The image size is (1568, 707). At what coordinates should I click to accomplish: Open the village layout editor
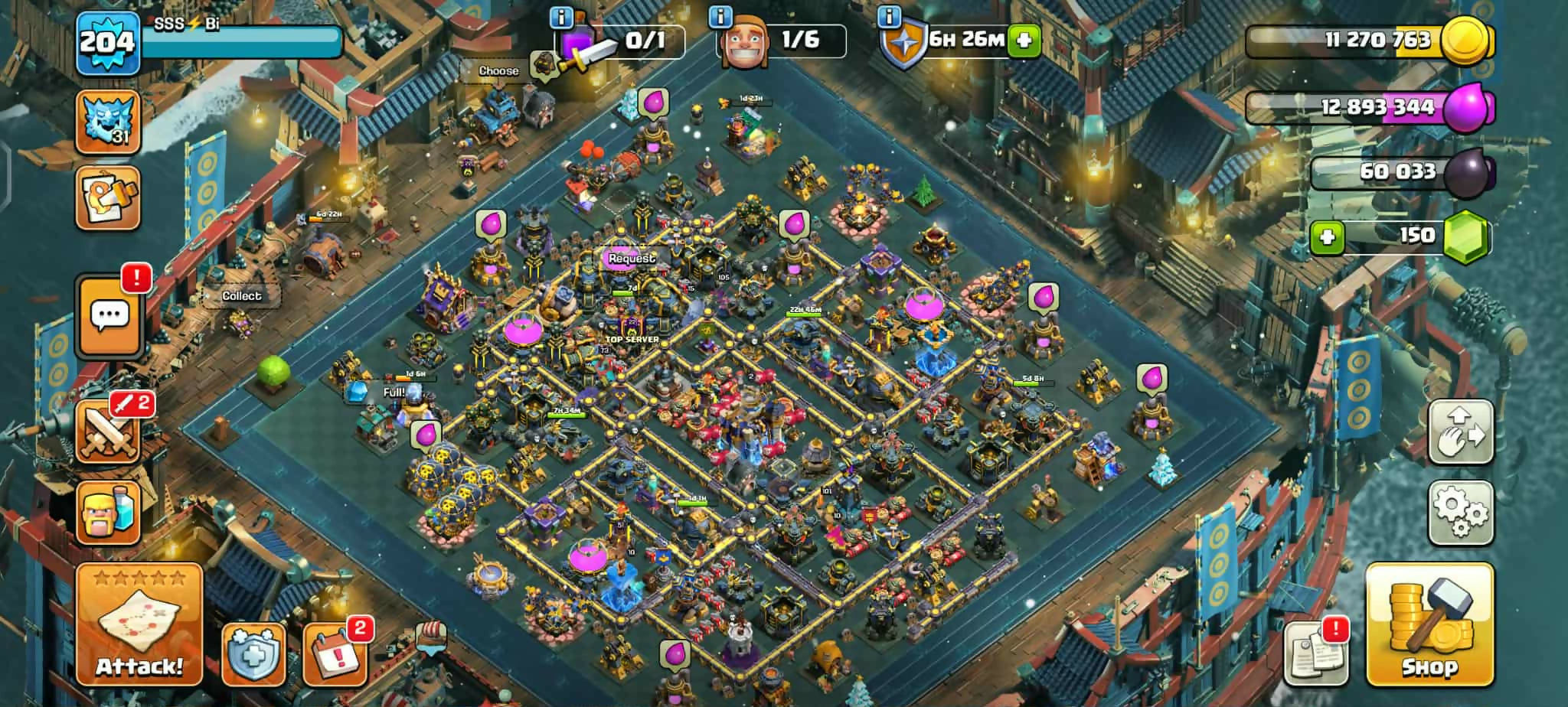[1460, 432]
